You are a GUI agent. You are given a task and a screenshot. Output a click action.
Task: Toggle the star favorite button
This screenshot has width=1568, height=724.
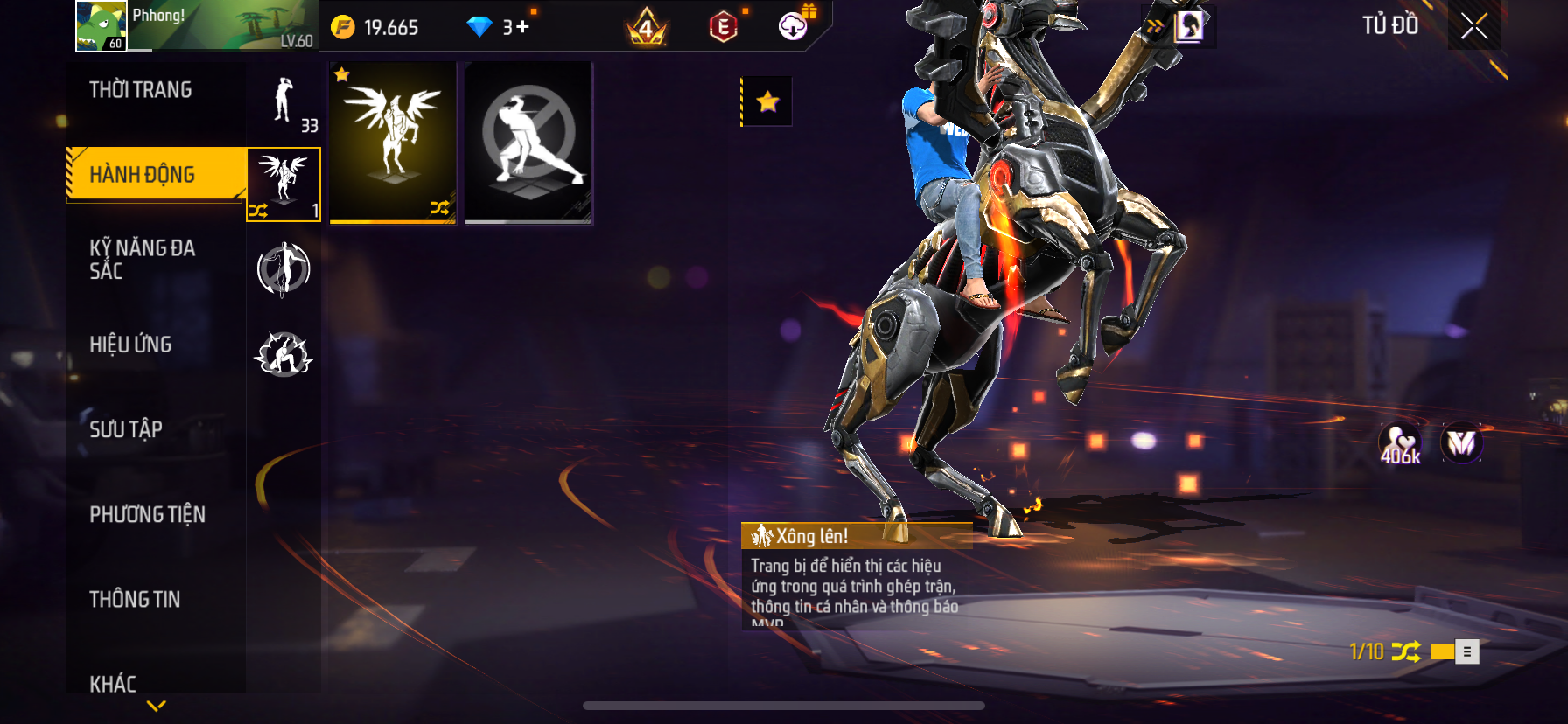tap(767, 101)
